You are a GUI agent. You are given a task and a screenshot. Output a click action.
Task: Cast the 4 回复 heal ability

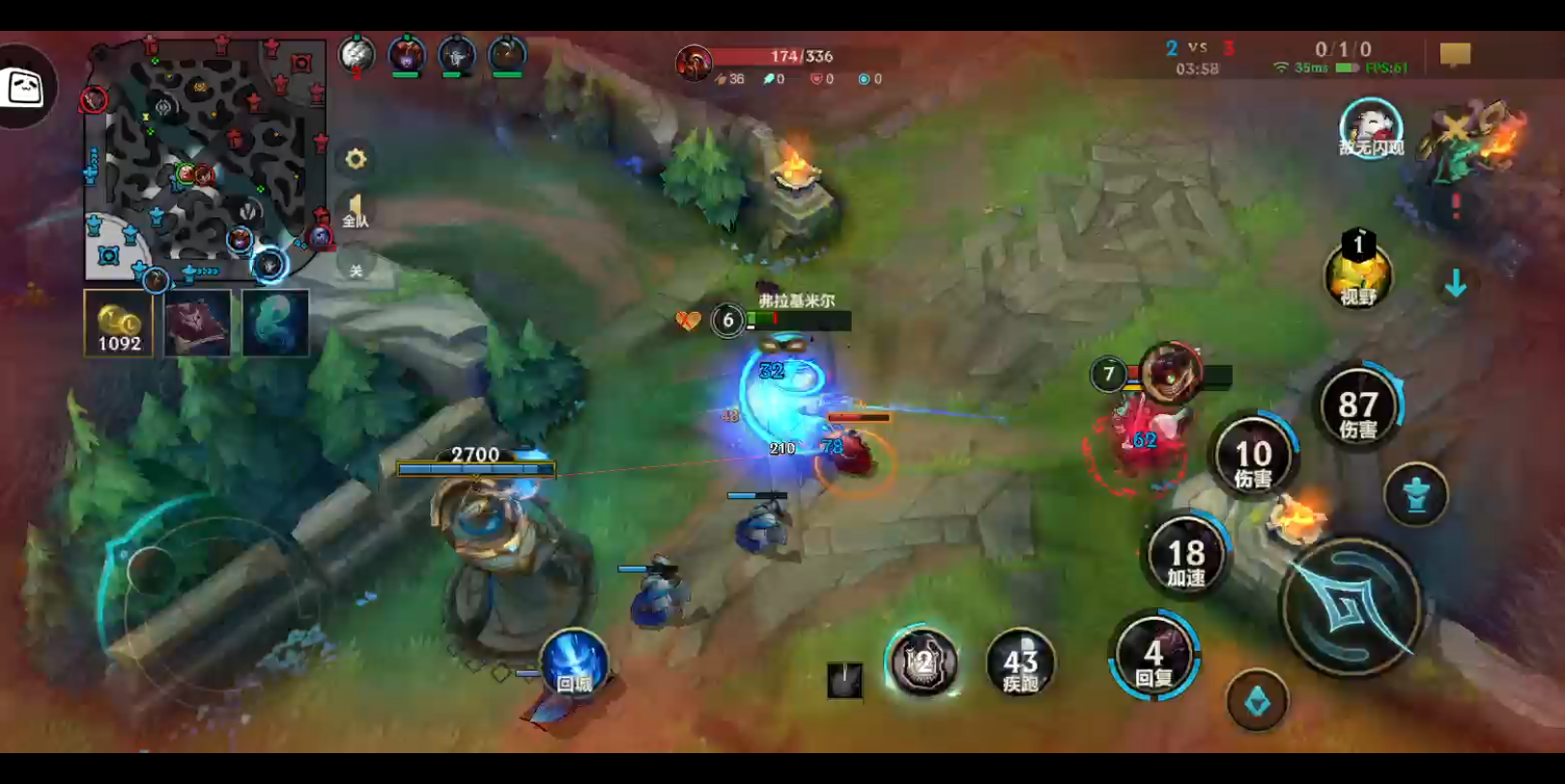[1153, 658]
